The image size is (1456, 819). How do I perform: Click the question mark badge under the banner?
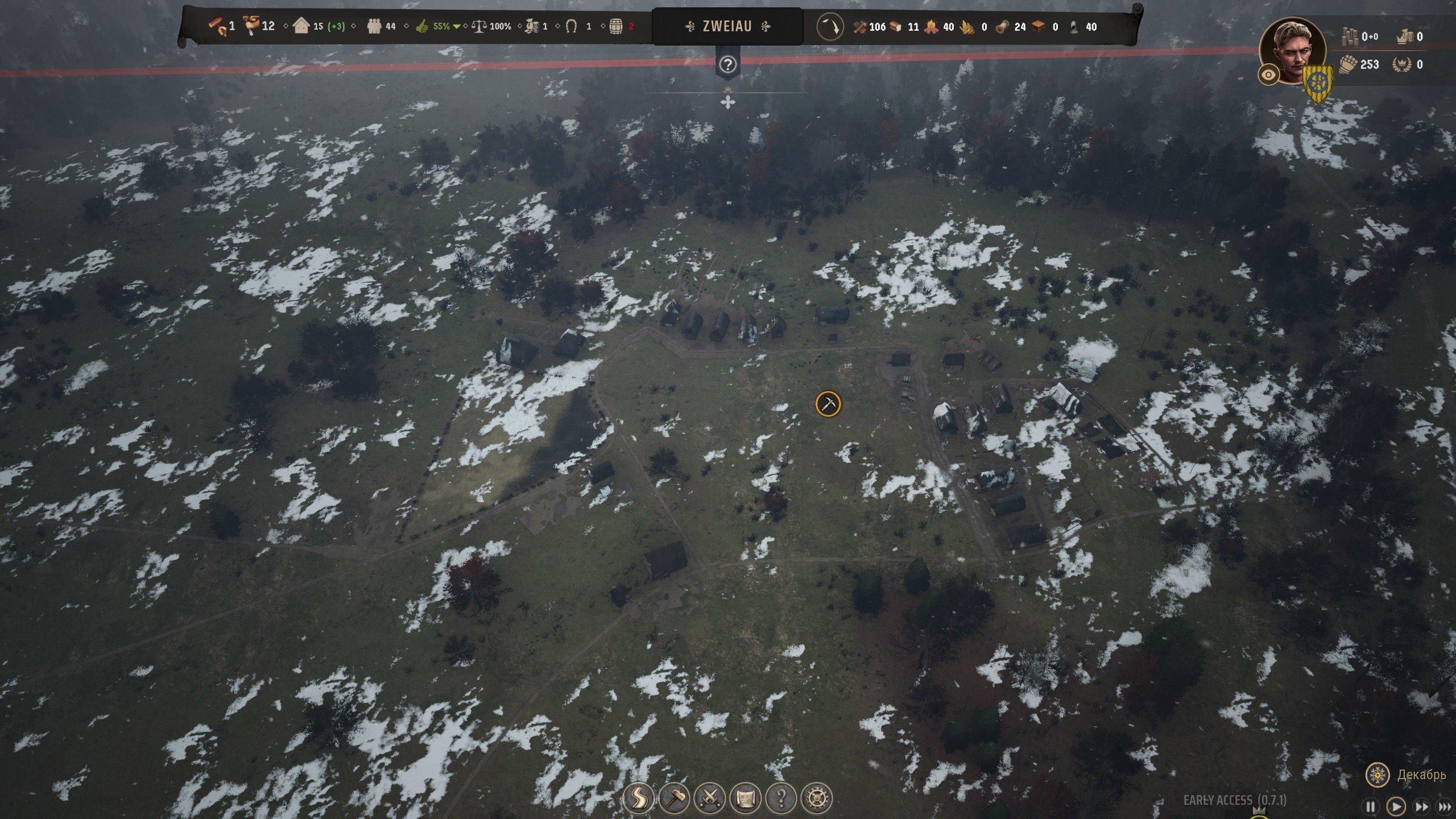(727, 64)
